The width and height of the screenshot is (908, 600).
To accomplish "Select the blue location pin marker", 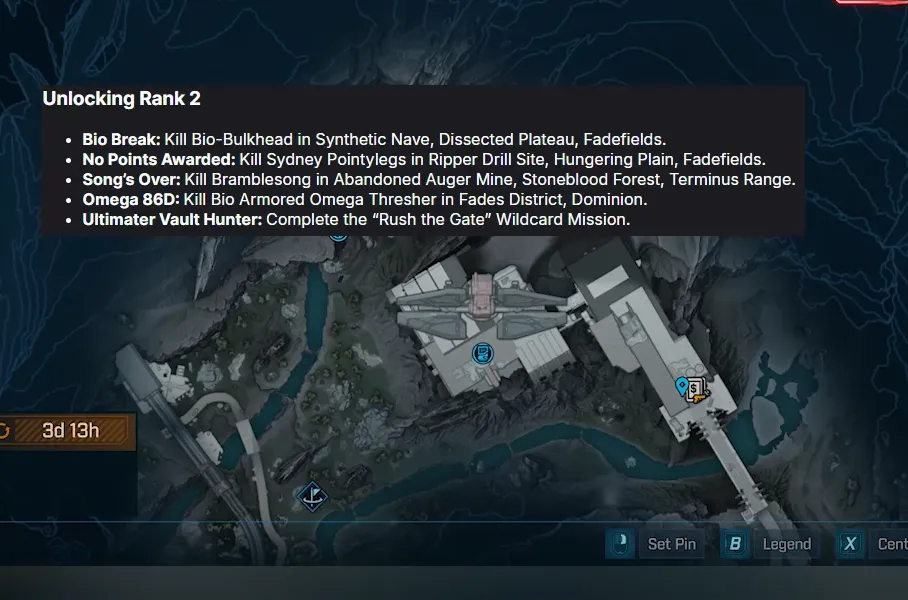I will (683, 386).
